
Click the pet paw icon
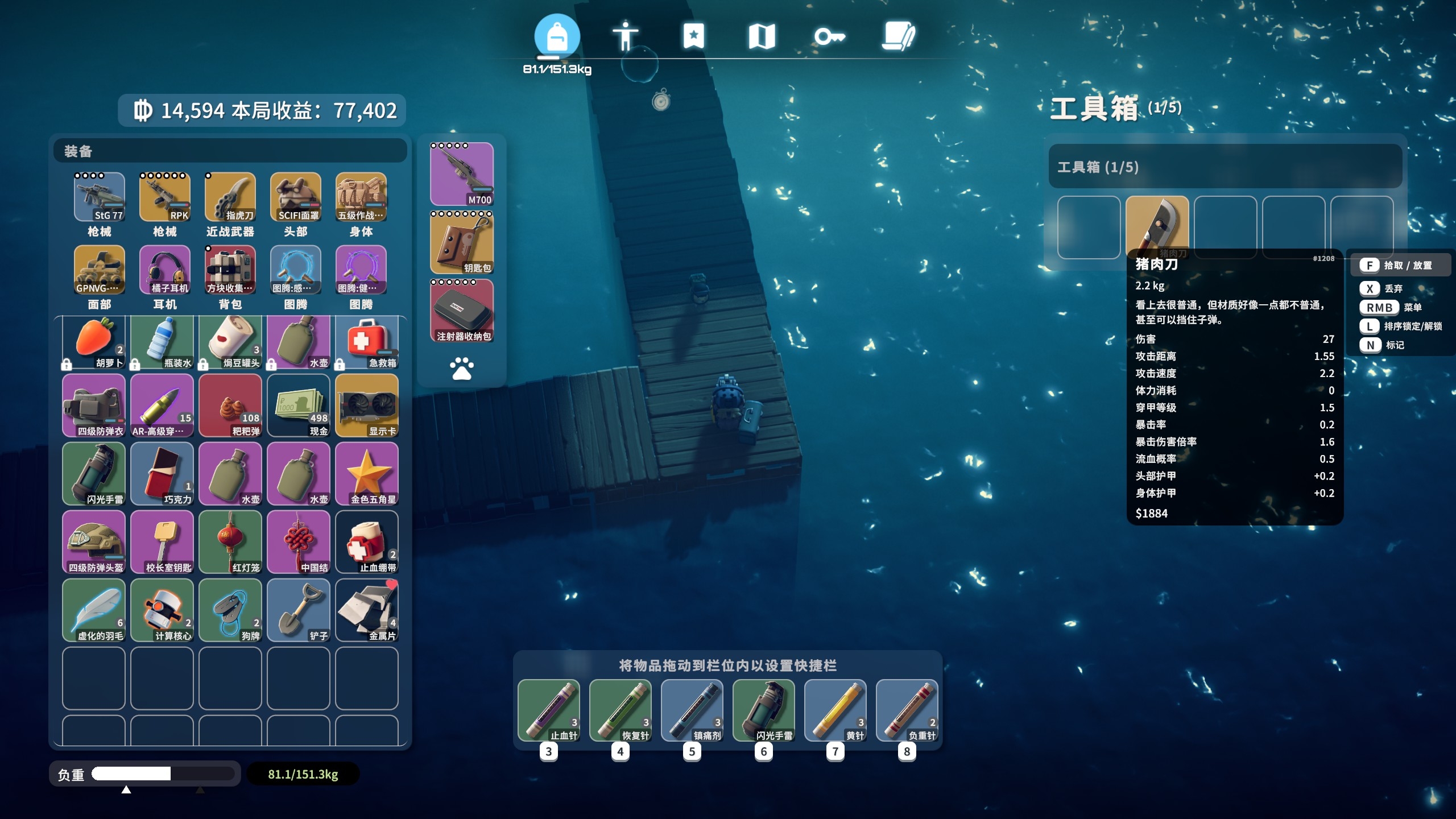click(x=462, y=369)
